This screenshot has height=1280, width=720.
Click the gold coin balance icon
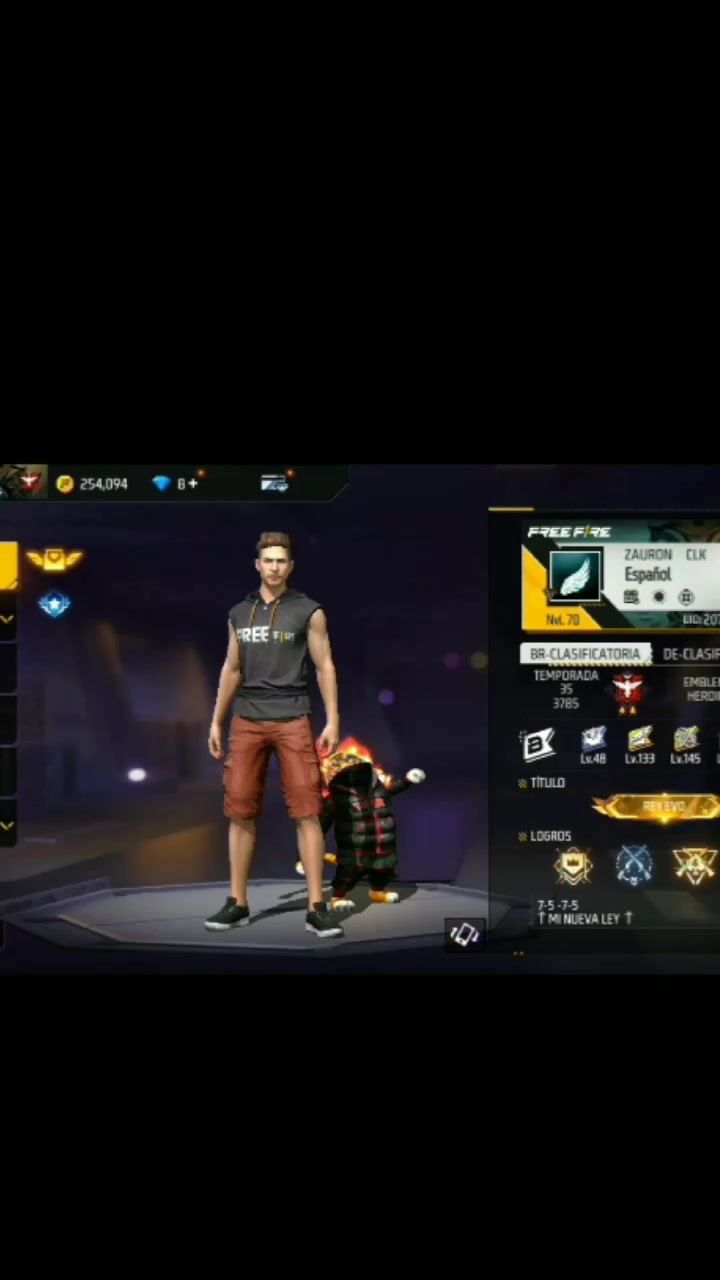pyautogui.click(x=65, y=484)
